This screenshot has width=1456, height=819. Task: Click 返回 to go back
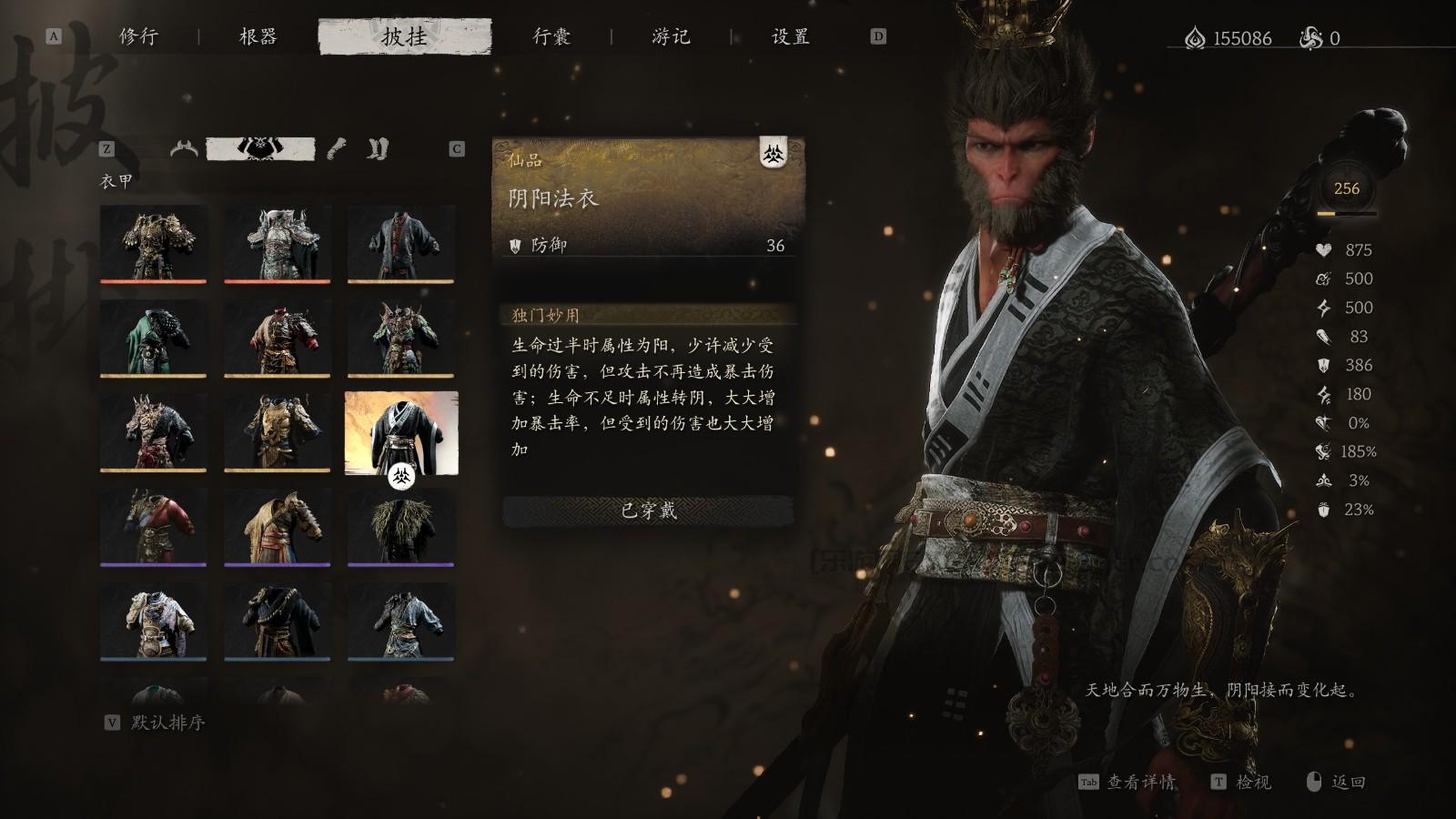[1350, 781]
